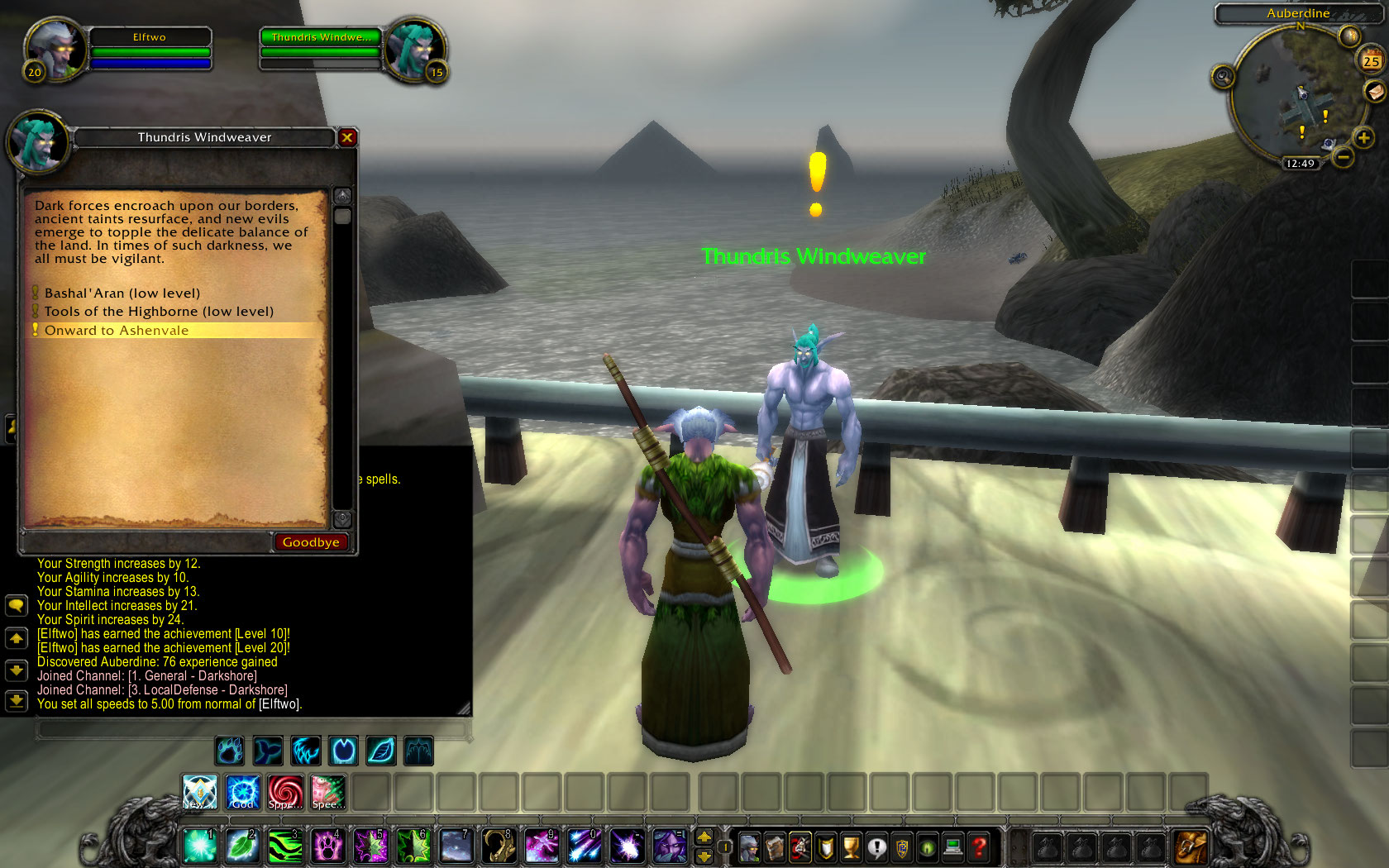Open the LFG eye icon
This screenshot has width=1389, height=868.
coord(927,847)
